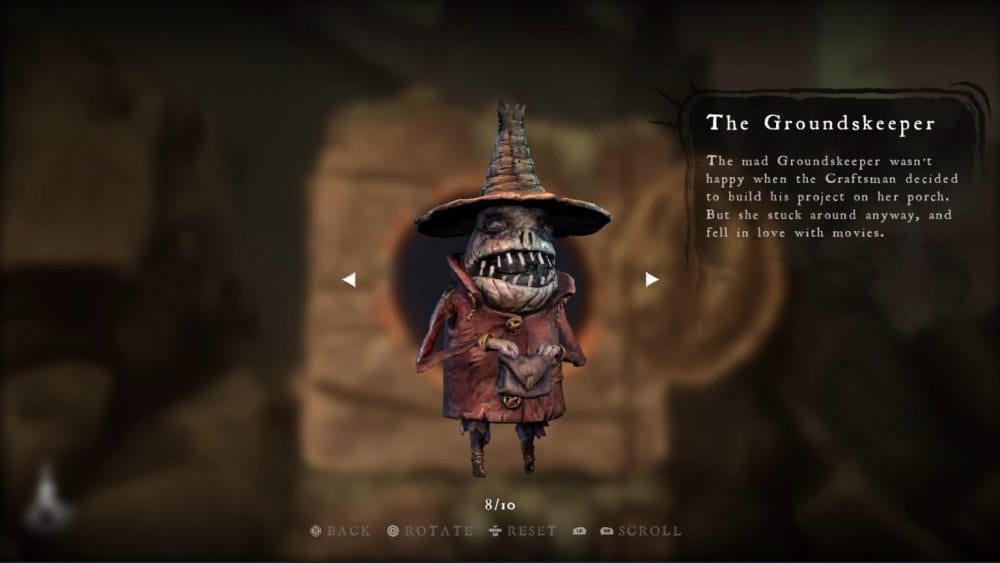Show the next character with right arrow
This screenshot has height=563, width=1000.
coord(652,280)
